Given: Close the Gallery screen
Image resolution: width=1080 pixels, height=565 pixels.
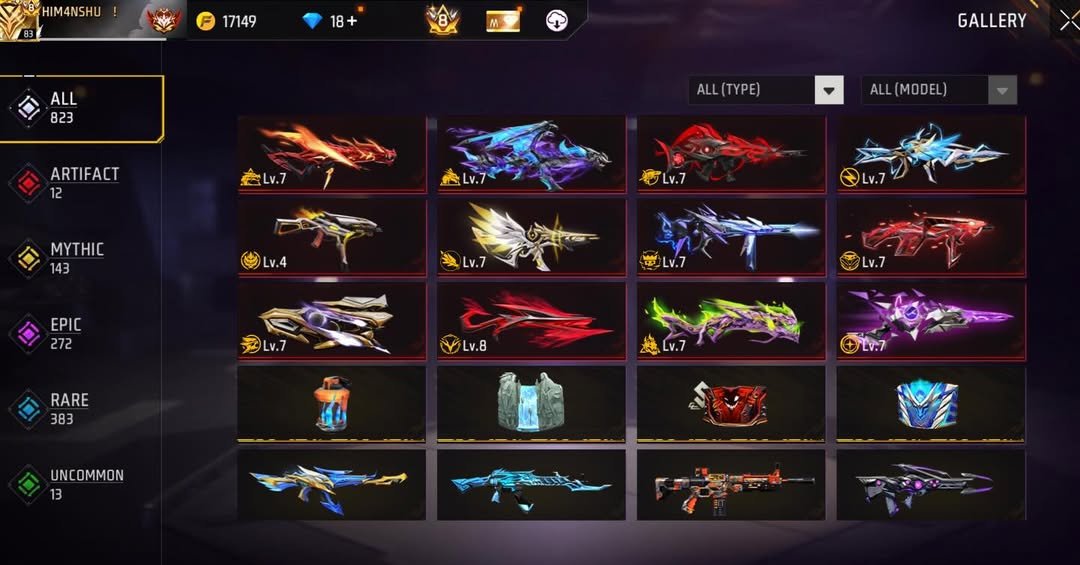Looking at the screenshot, I should pyautogui.click(x=1067, y=20).
